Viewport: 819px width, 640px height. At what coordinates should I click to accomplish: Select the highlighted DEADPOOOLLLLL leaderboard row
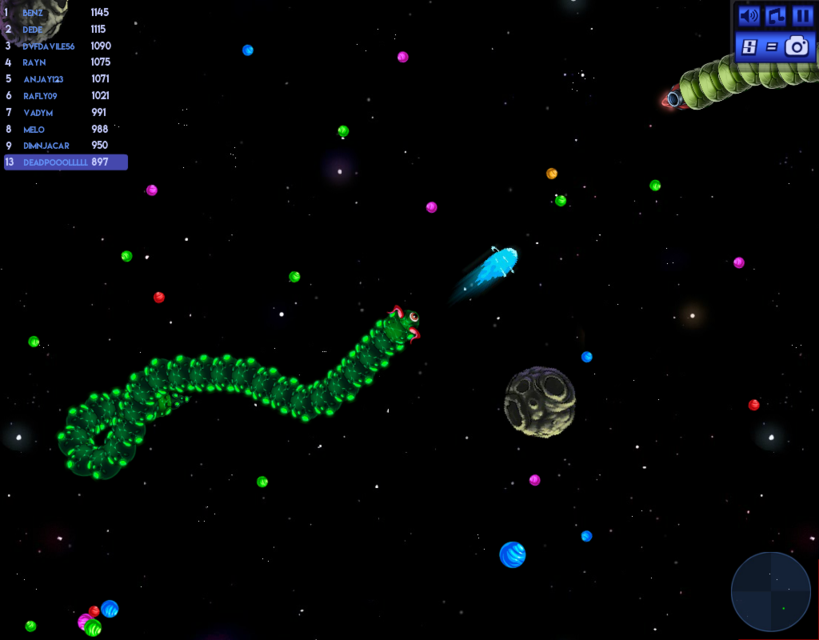tap(65, 162)
